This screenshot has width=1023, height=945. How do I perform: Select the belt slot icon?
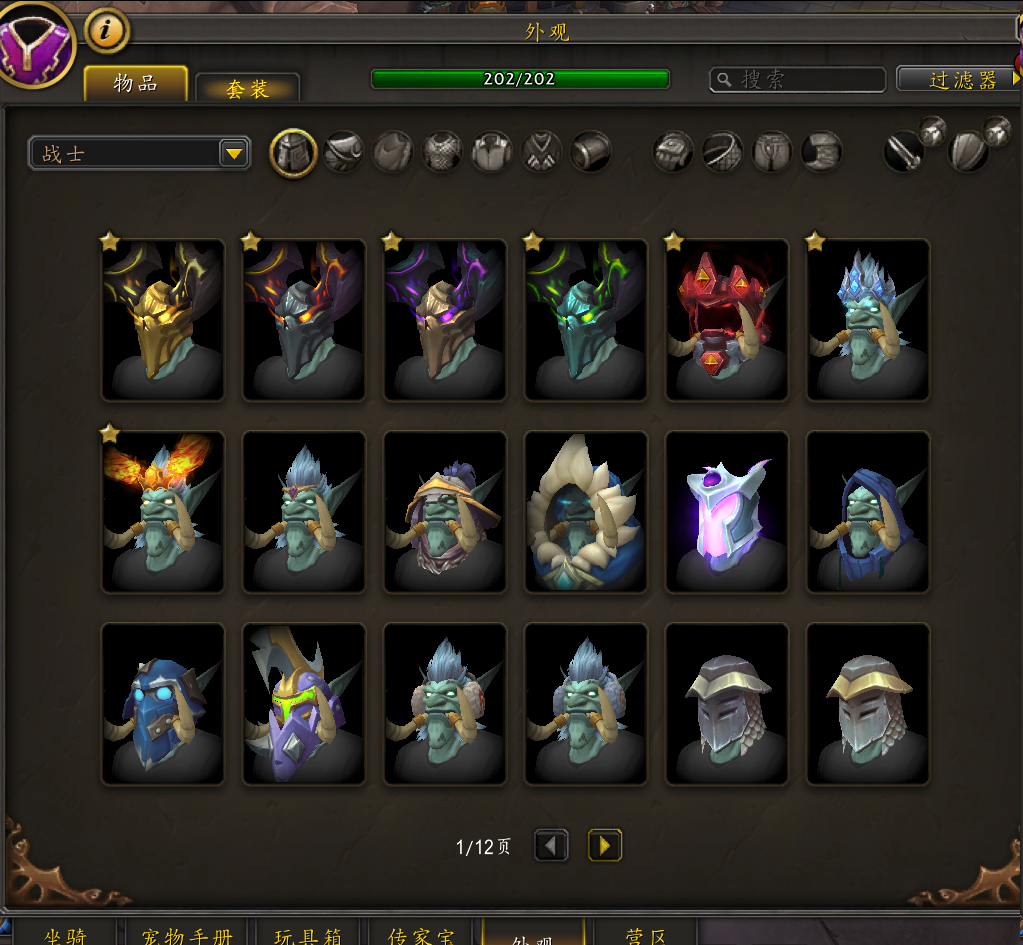pos(722,153)
